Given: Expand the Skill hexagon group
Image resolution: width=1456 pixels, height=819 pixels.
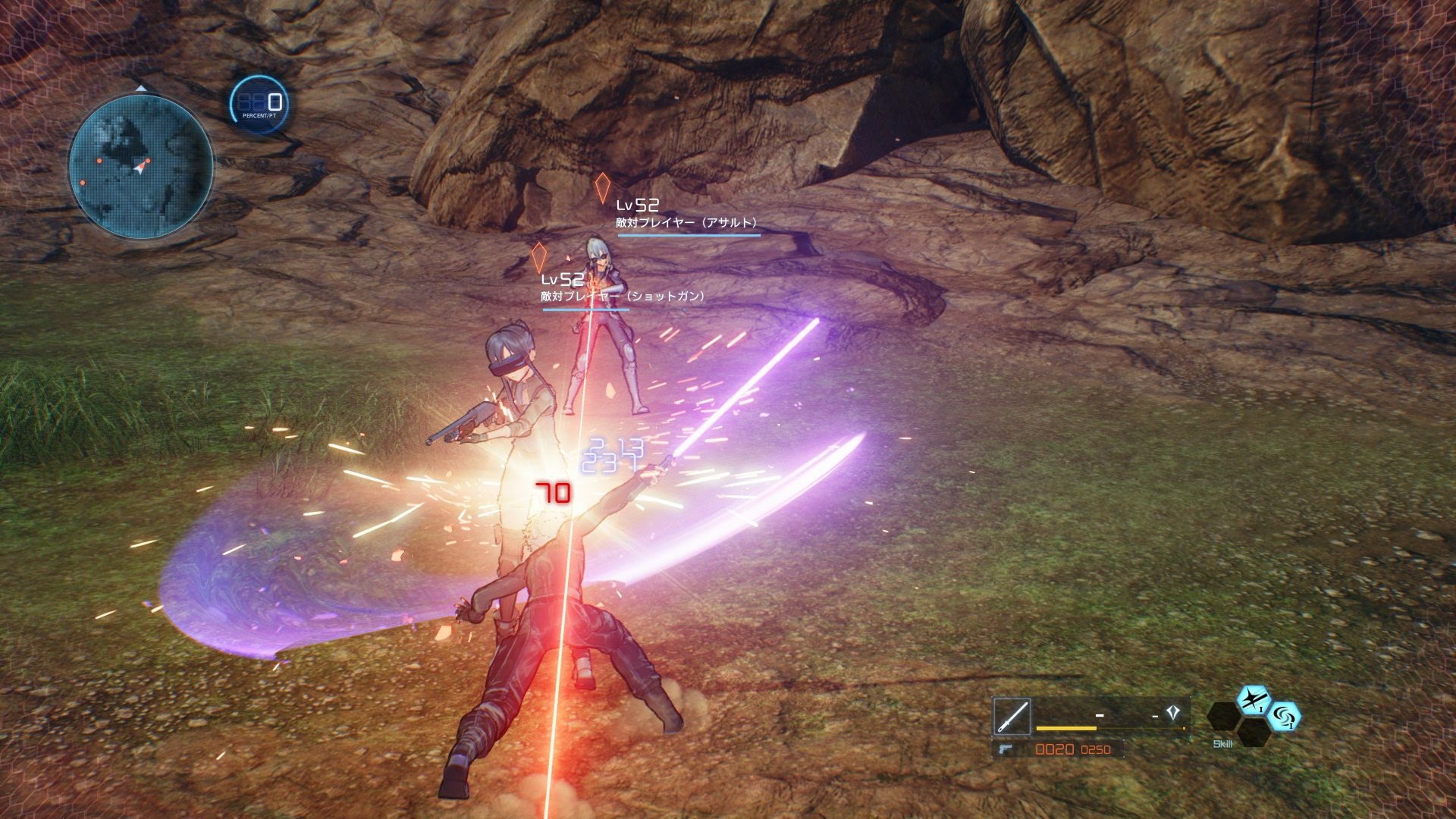Looking at the screenshot, I should 1255,717.
